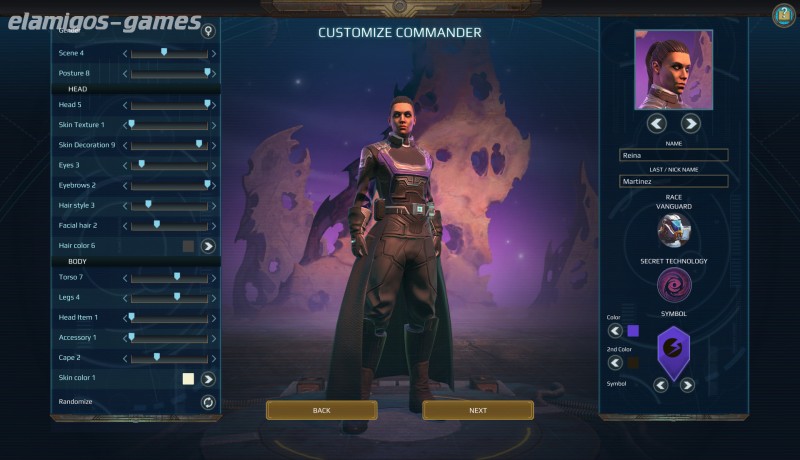The image size is (800, 460).
Task: Show previous commander portrait
Action: tap(656, 124)
